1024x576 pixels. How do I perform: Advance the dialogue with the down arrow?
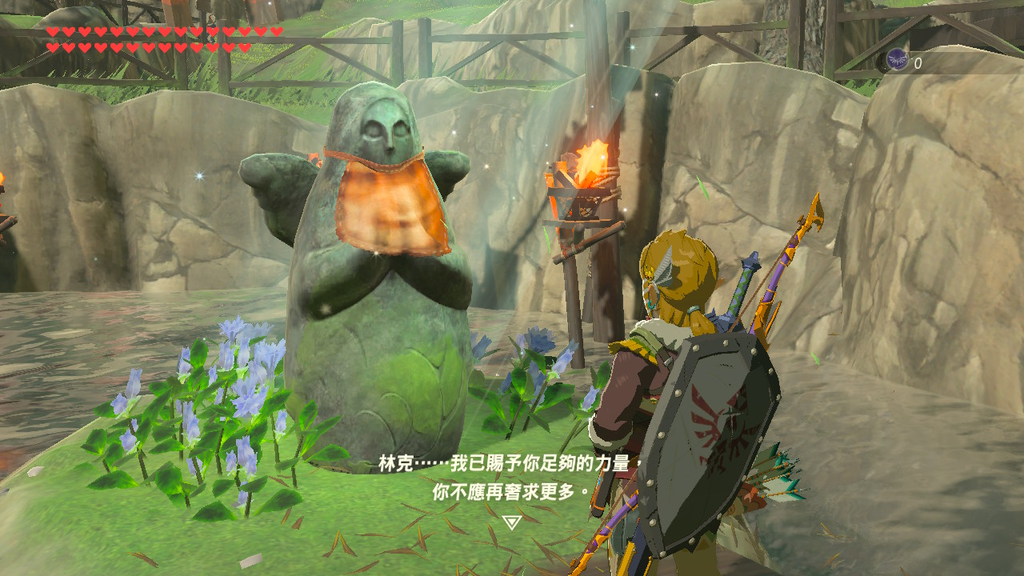coord(511,522)
